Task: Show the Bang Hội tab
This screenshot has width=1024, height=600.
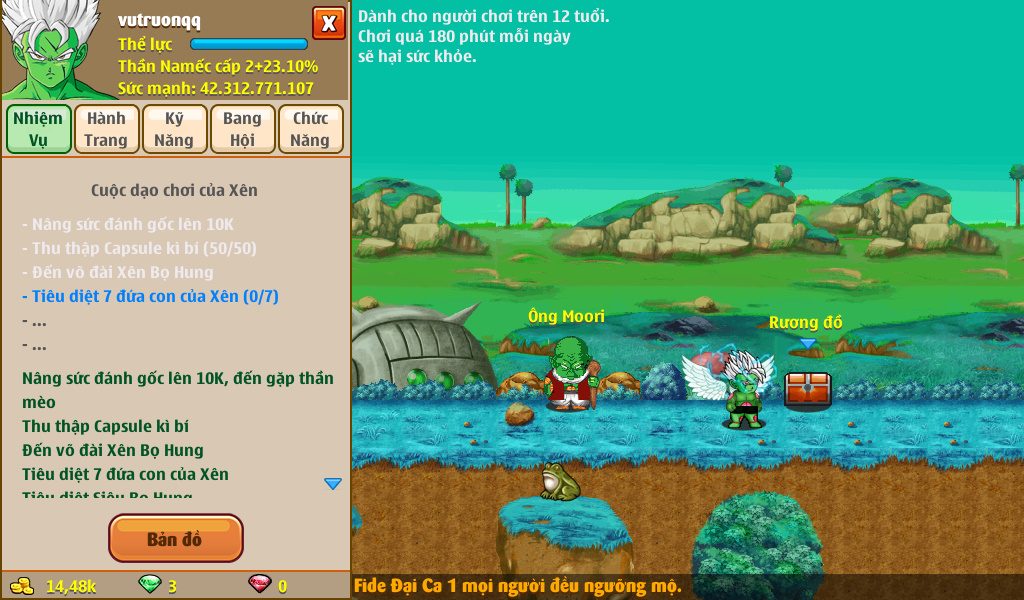Action: pyautogui.click(x=242, y=129)
